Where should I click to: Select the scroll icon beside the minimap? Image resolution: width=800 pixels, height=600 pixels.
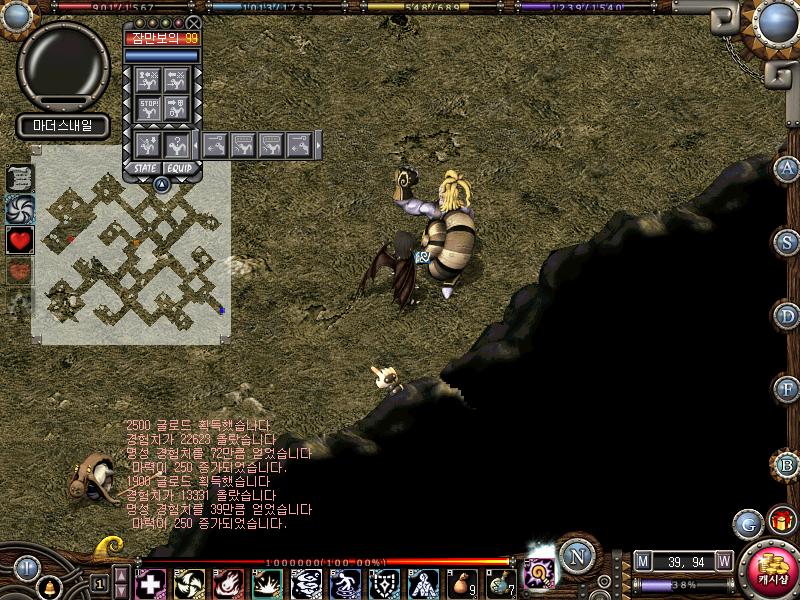(x=20, y=177)
